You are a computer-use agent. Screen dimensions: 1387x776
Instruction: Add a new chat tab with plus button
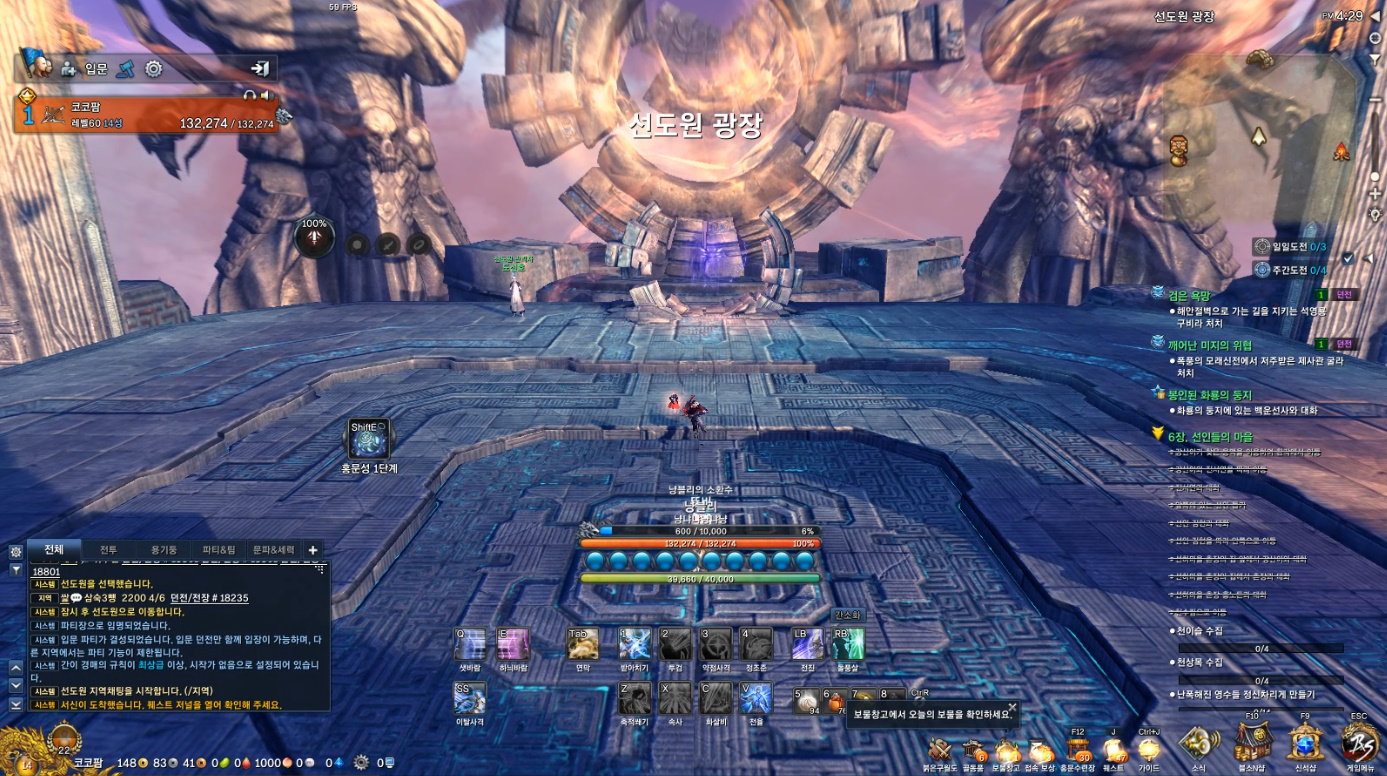313,550
